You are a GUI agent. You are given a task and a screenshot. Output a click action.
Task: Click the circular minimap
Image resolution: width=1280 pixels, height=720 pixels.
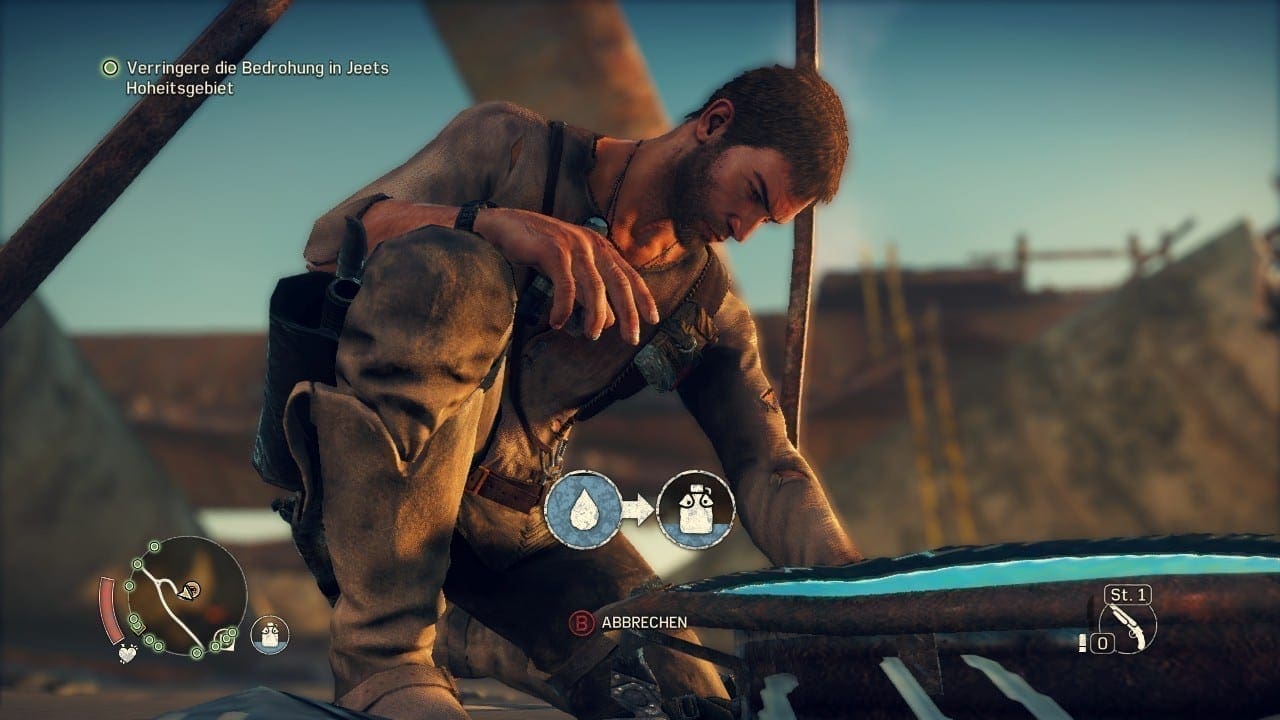coord(190,596)
